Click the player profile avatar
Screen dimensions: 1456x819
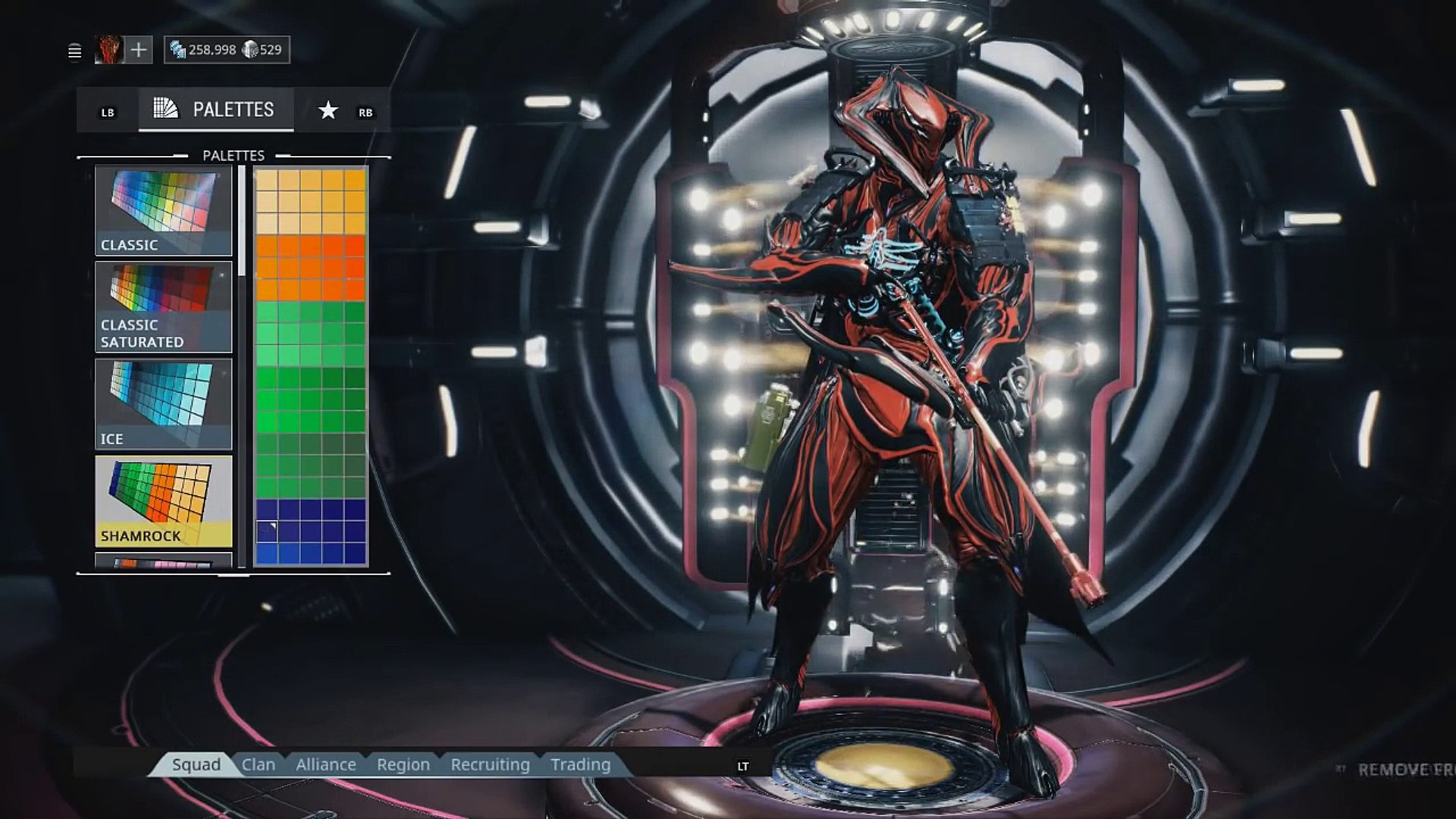pos(108,50)
